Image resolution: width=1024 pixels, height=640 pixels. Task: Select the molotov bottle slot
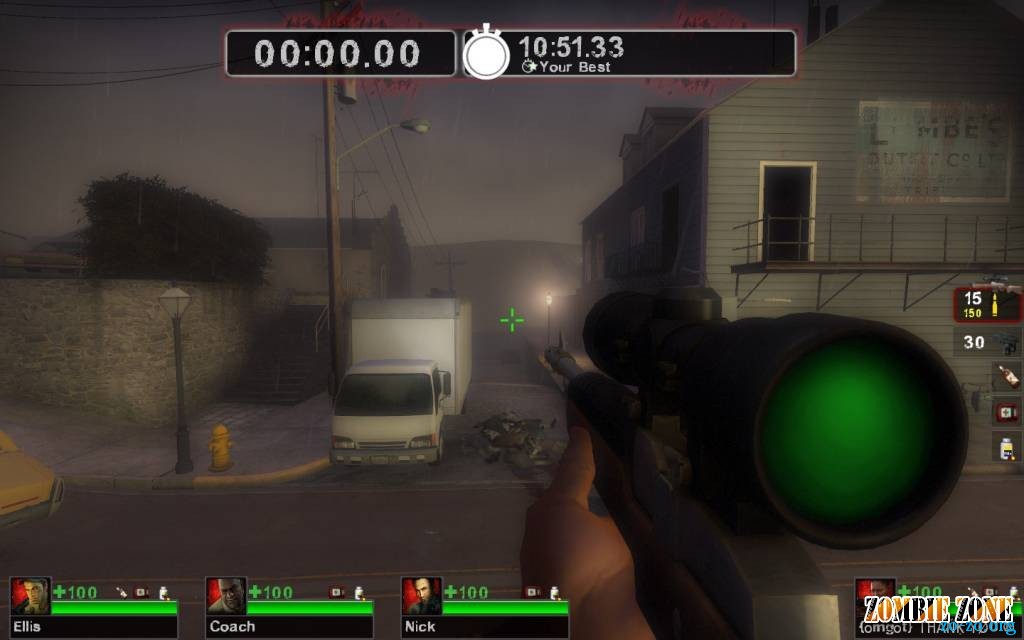1005,377
